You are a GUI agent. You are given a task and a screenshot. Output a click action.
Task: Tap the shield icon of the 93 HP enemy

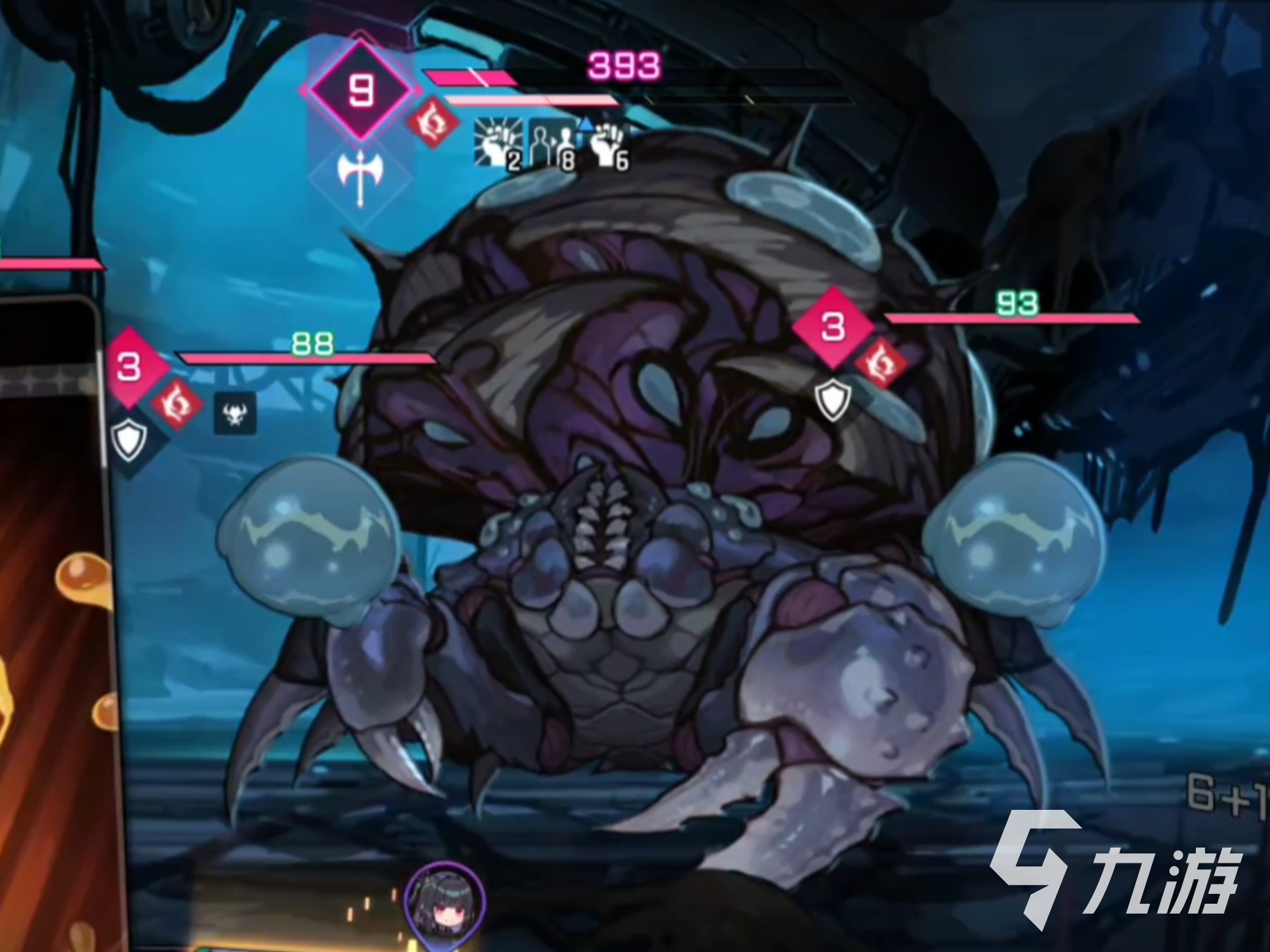[832, 399]
